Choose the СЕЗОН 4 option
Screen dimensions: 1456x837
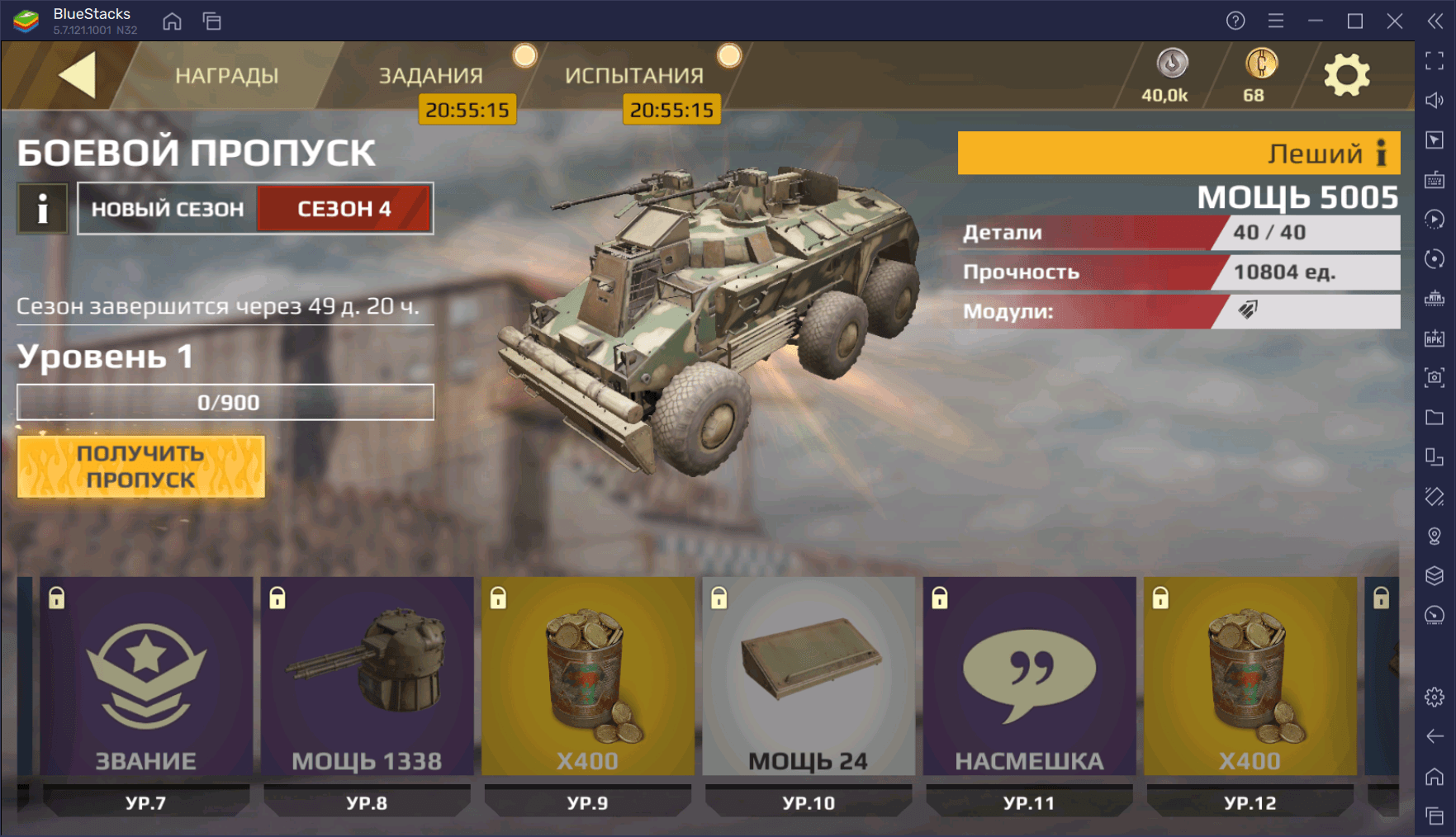(344, 209)
